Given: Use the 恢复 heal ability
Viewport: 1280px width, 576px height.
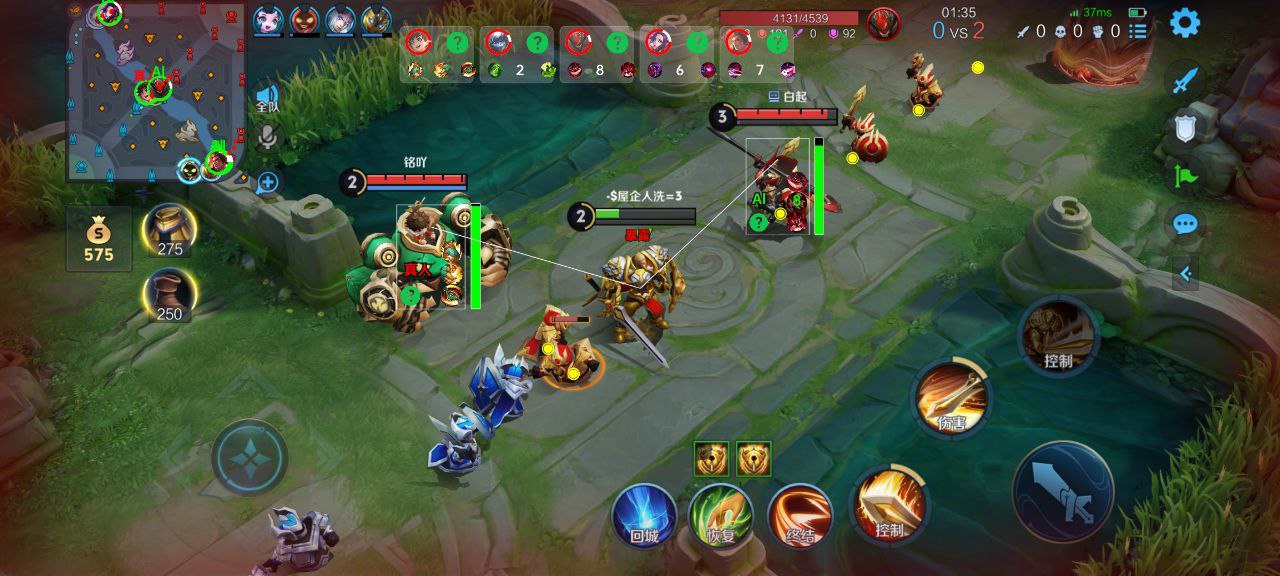Looking at the screenshot, I should pyautogui.click(x=721, y=514).
